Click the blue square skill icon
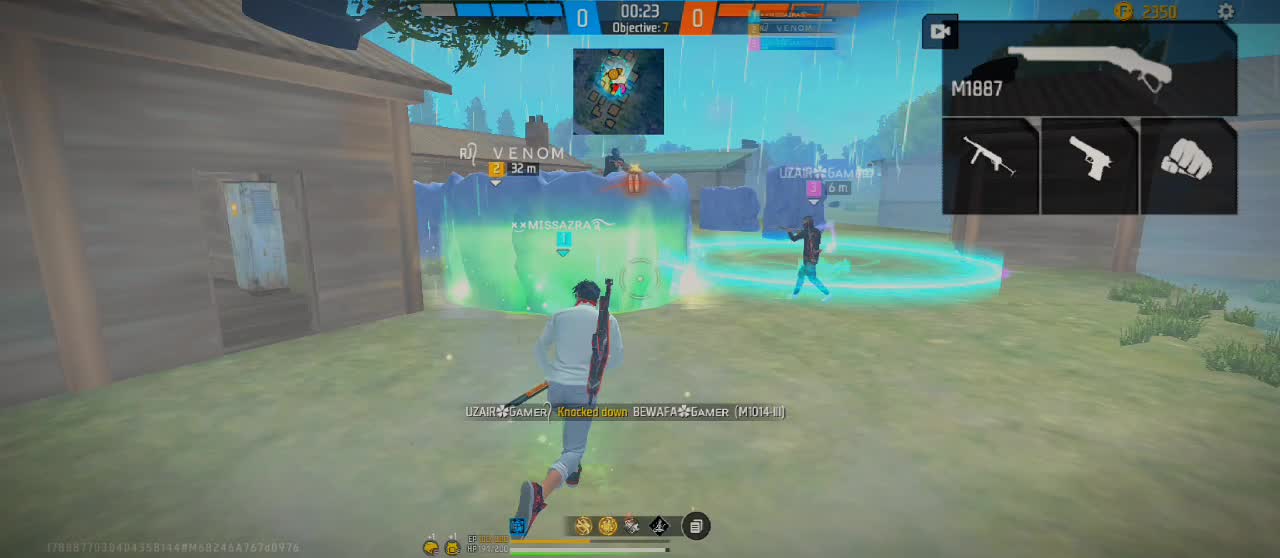The width and height of the screenshot is (1280, 558). click(x=517, y=526)
